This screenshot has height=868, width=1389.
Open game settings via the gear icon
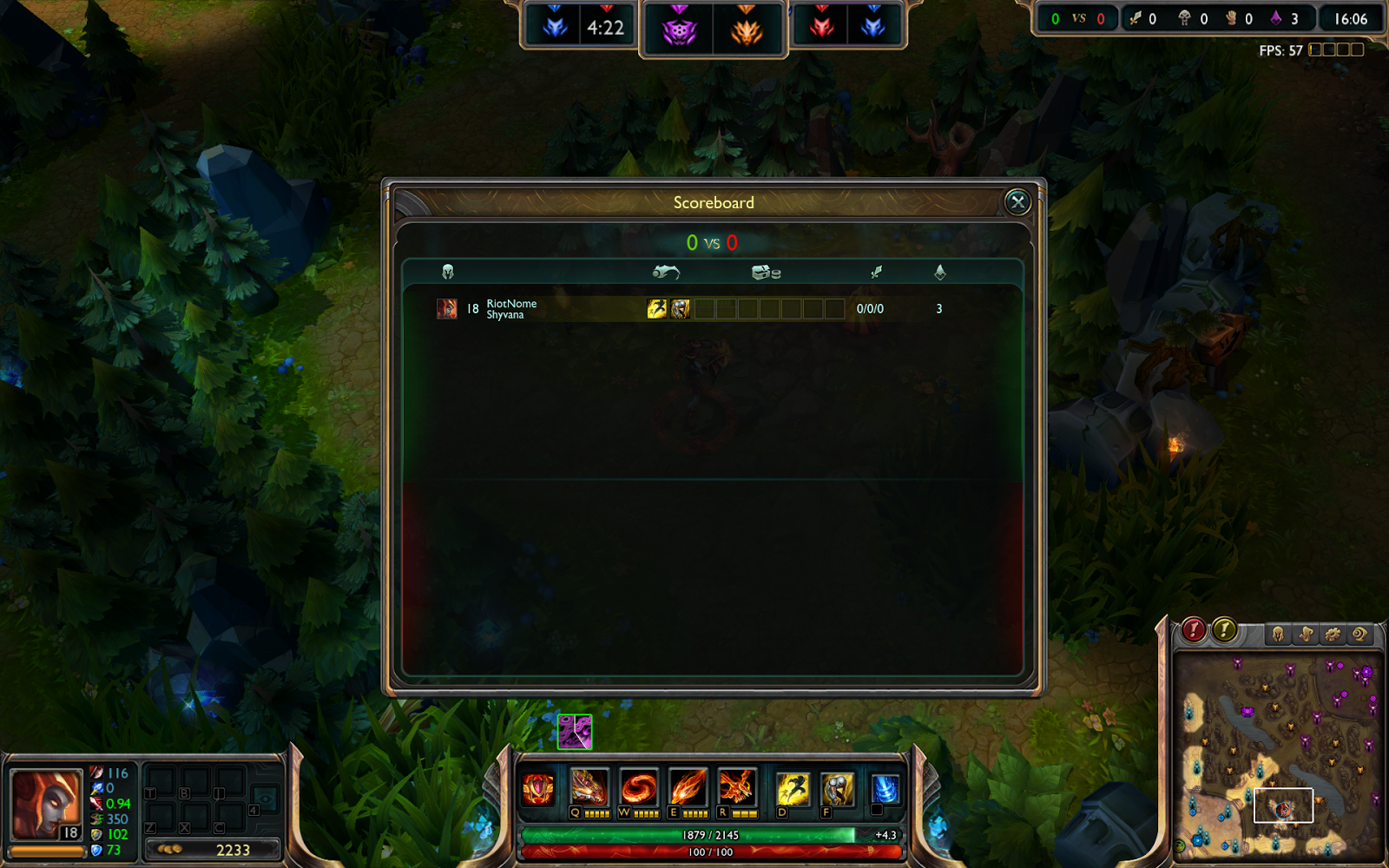pyautogui.click(x=1333, y=635)
